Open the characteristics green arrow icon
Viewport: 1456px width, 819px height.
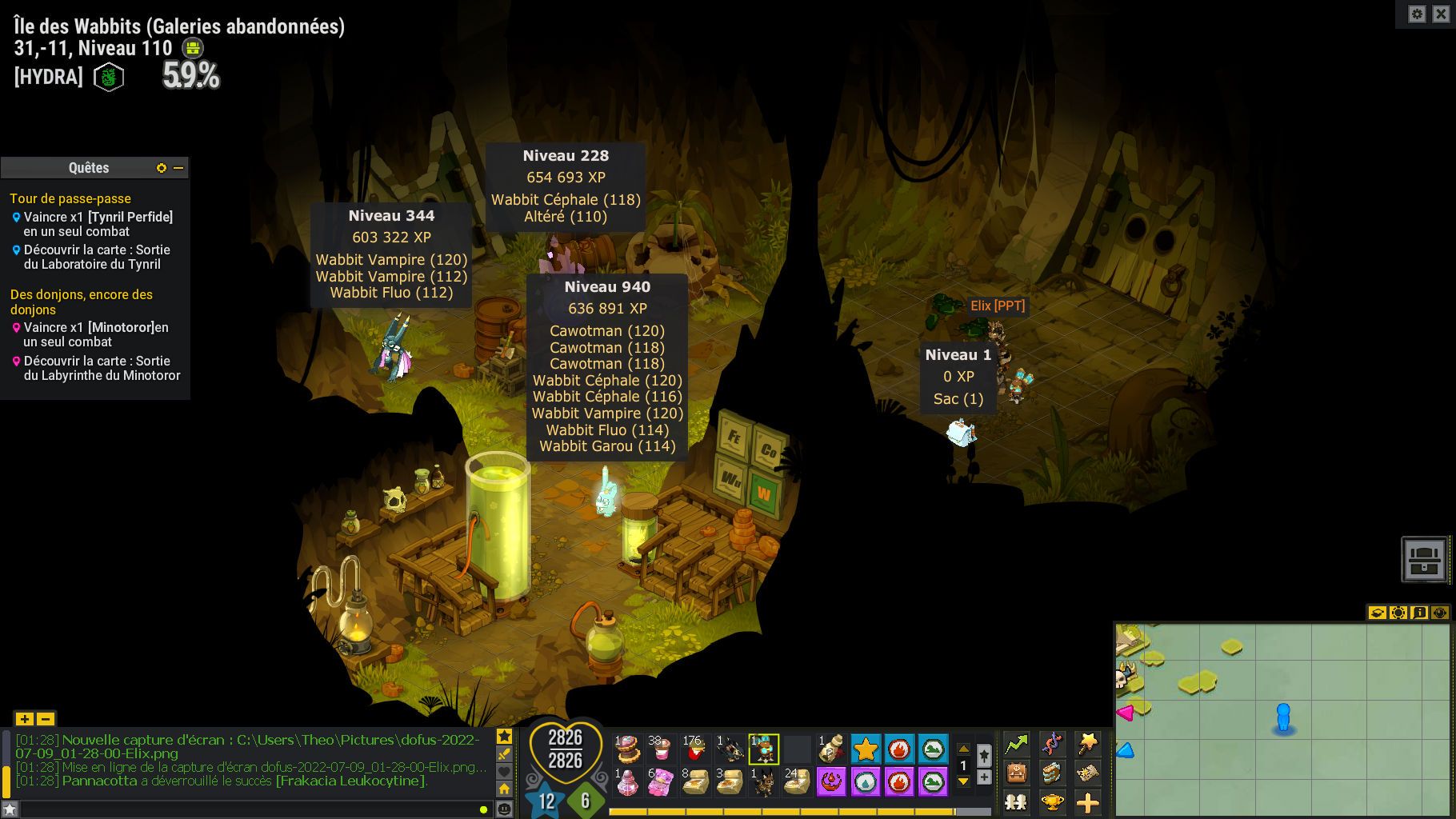[x=1016, y=745]
